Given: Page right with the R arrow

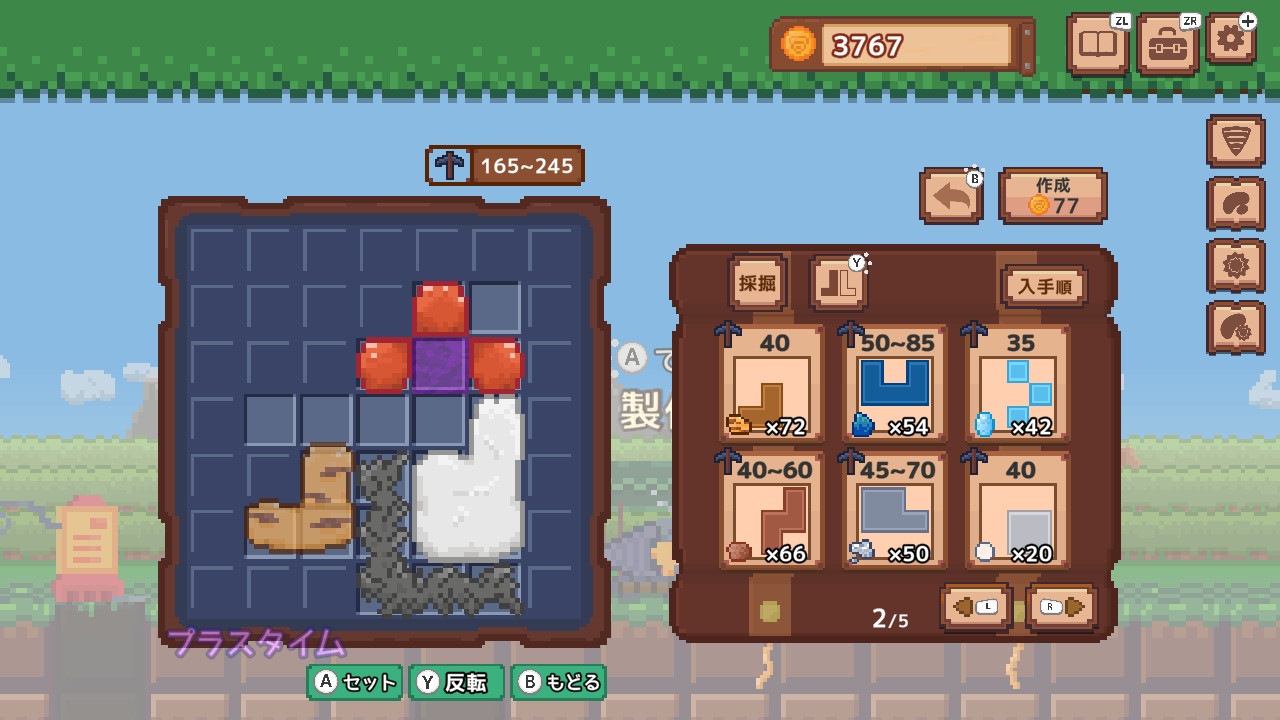Looking at the screenshot, I should 1060,605.
